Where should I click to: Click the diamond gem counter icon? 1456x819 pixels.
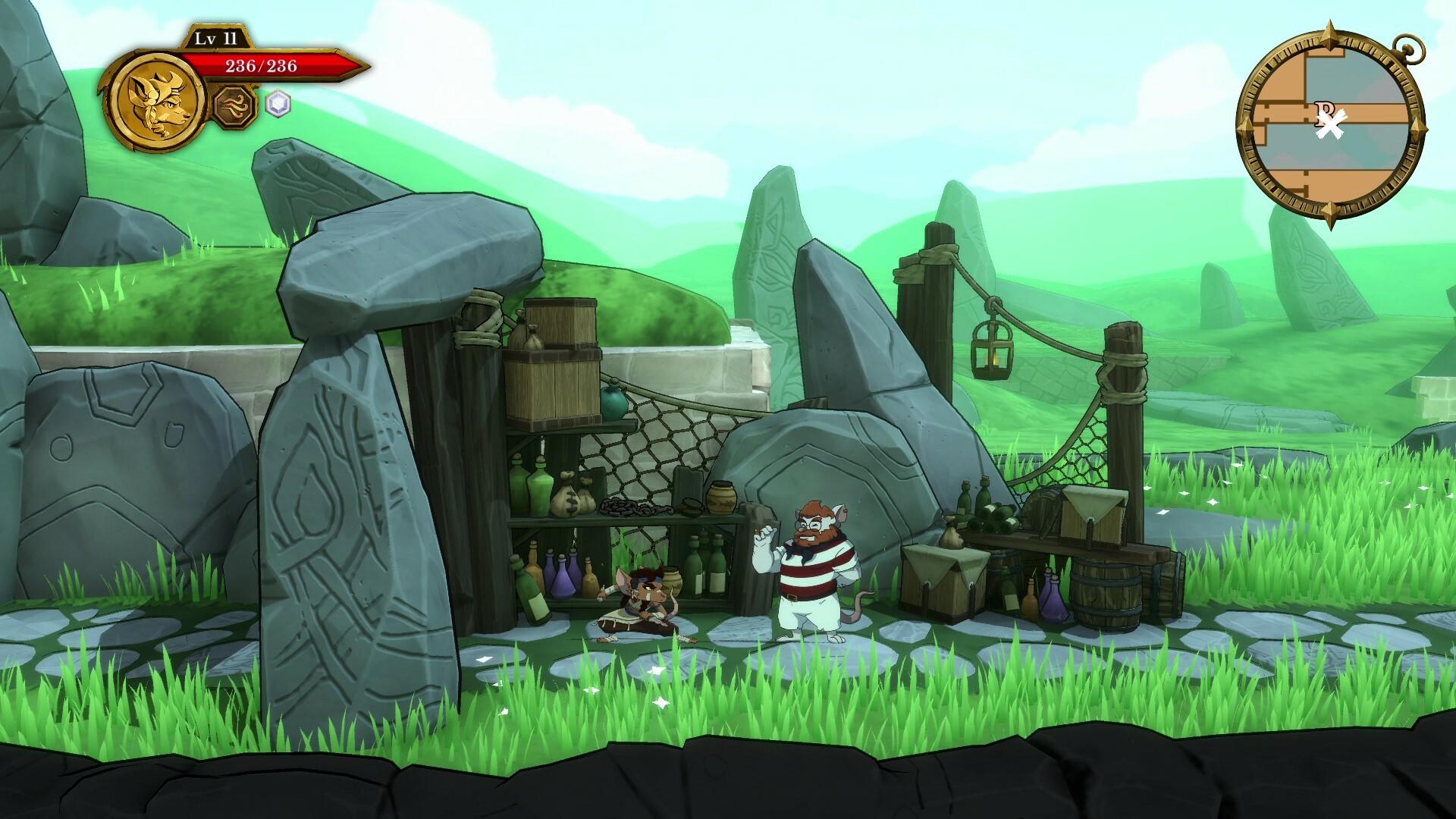(279, 106)
